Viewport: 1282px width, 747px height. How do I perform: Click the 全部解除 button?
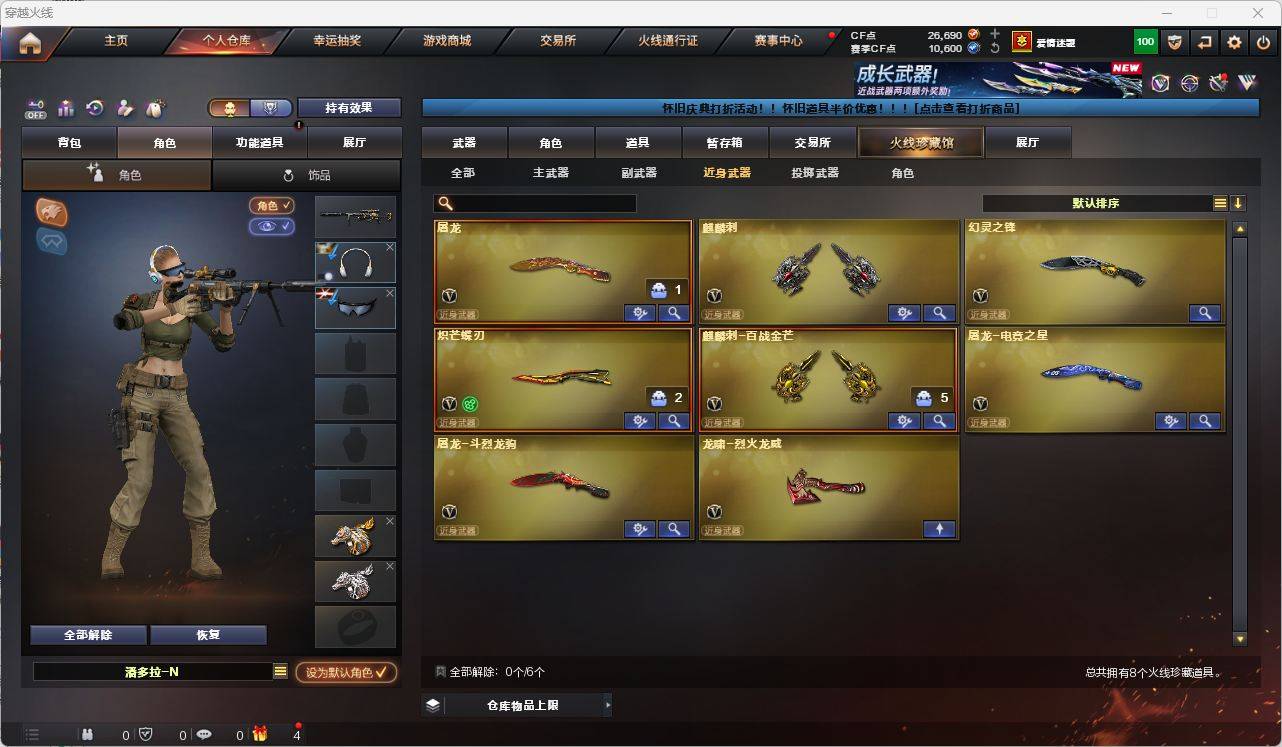[86, 634]
